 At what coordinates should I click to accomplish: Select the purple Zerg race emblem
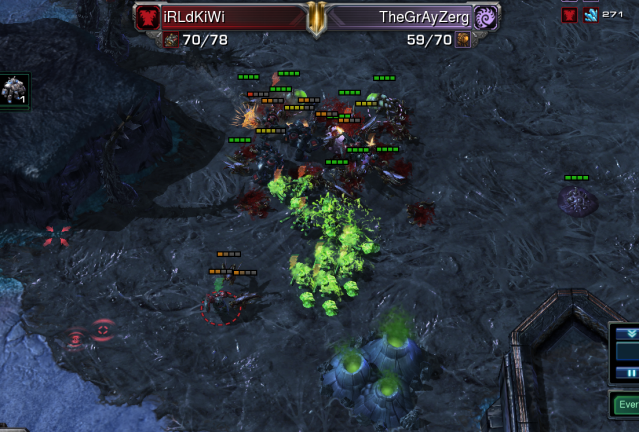pos(487,17)
